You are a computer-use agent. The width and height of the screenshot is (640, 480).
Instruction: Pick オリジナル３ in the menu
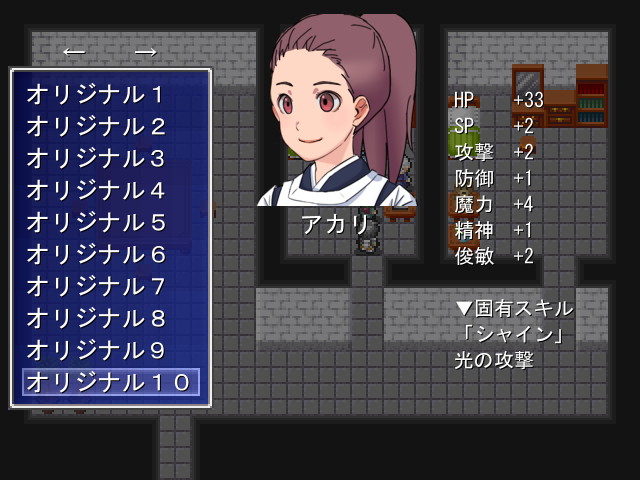pyautogui.click(x=109, y=158)
